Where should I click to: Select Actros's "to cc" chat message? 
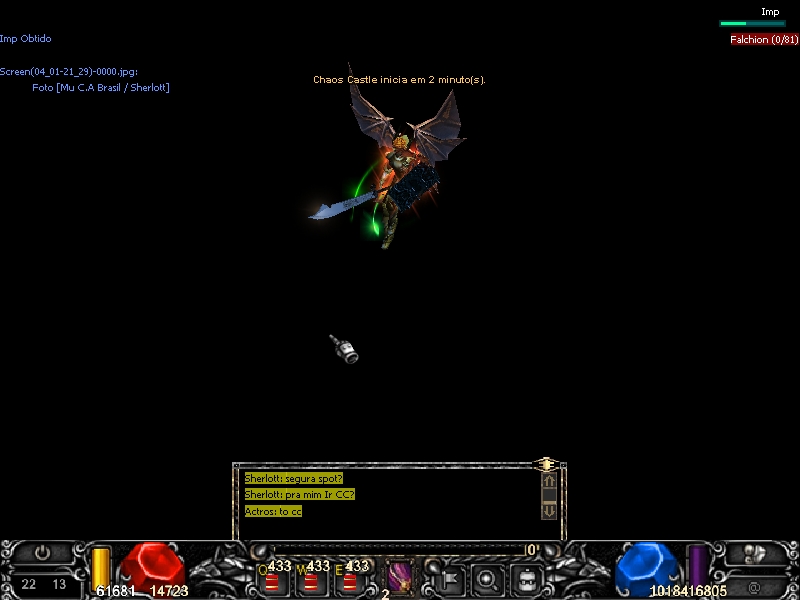273,511
